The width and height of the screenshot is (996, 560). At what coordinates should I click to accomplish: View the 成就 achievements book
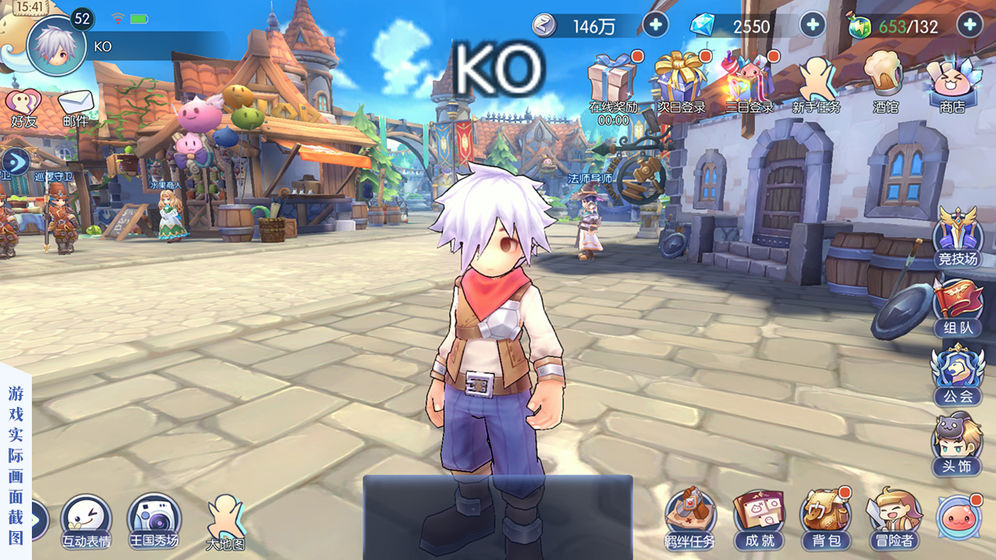[x=755, y=516]
